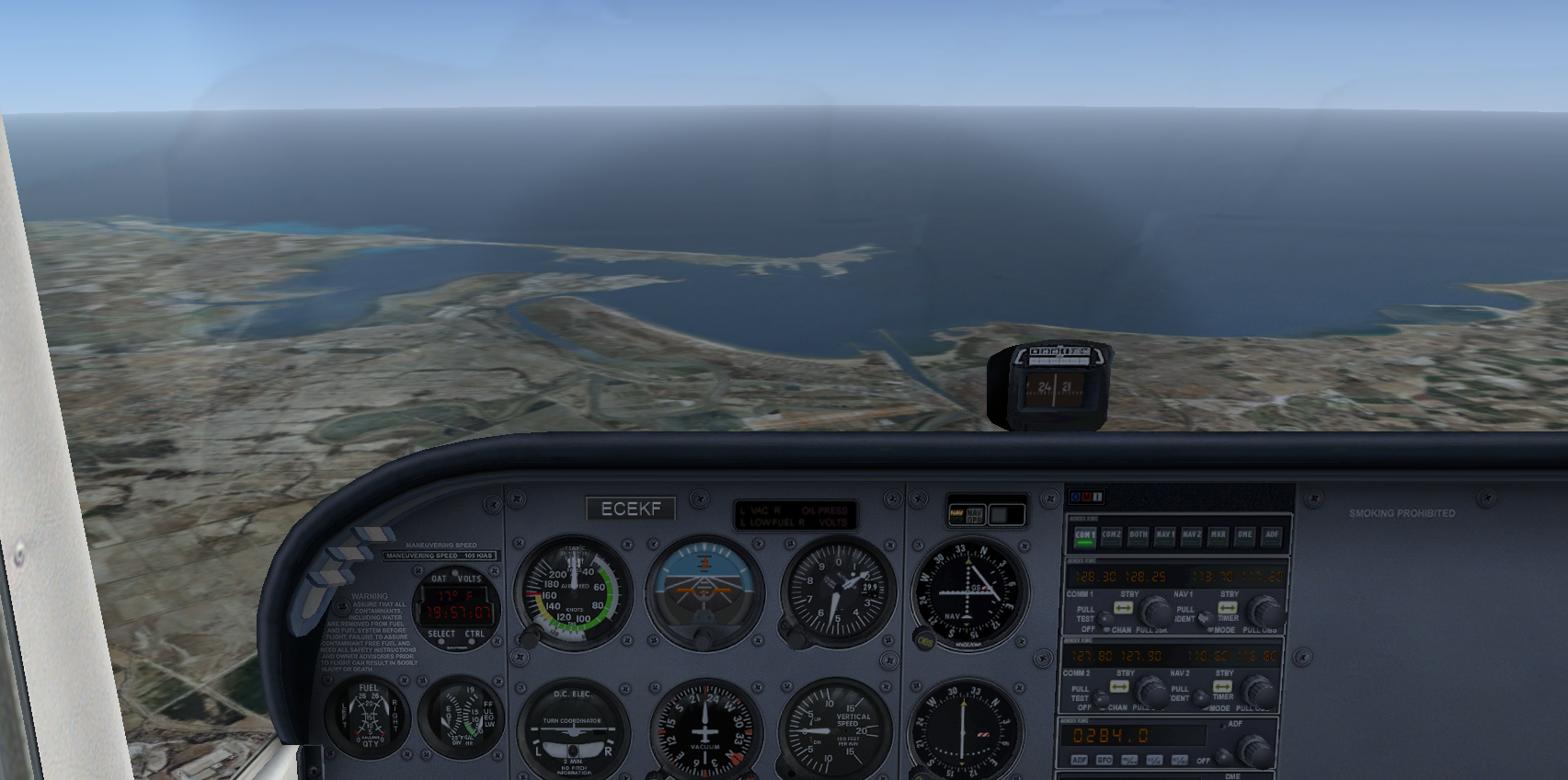The width and height of the screenshot is (1568, 780).
Task: Toggle the NAV/GPS selector switch
Action: [x=966, y=514]
